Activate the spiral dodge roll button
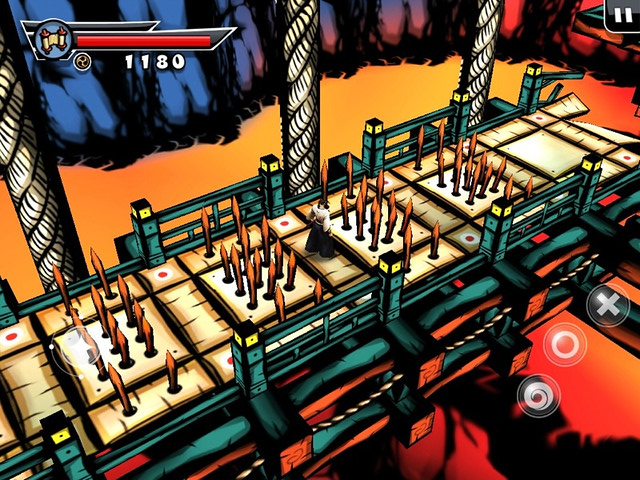The height and width of the screenshot is (480, 640). [x=538, y=395]
